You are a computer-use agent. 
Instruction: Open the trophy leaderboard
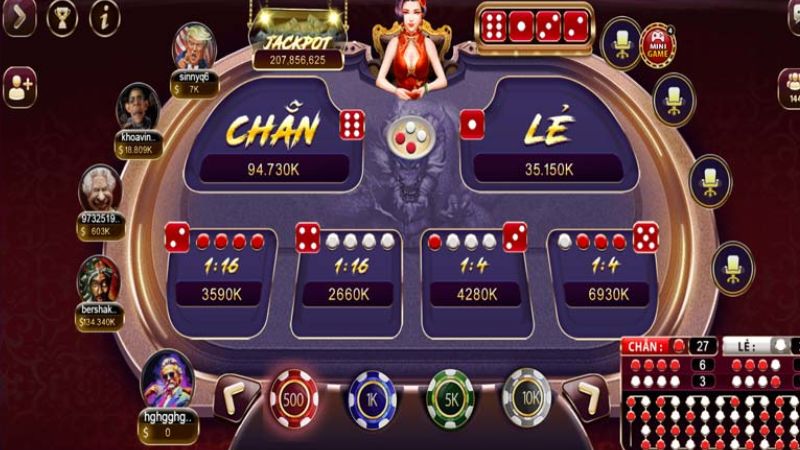62,16
